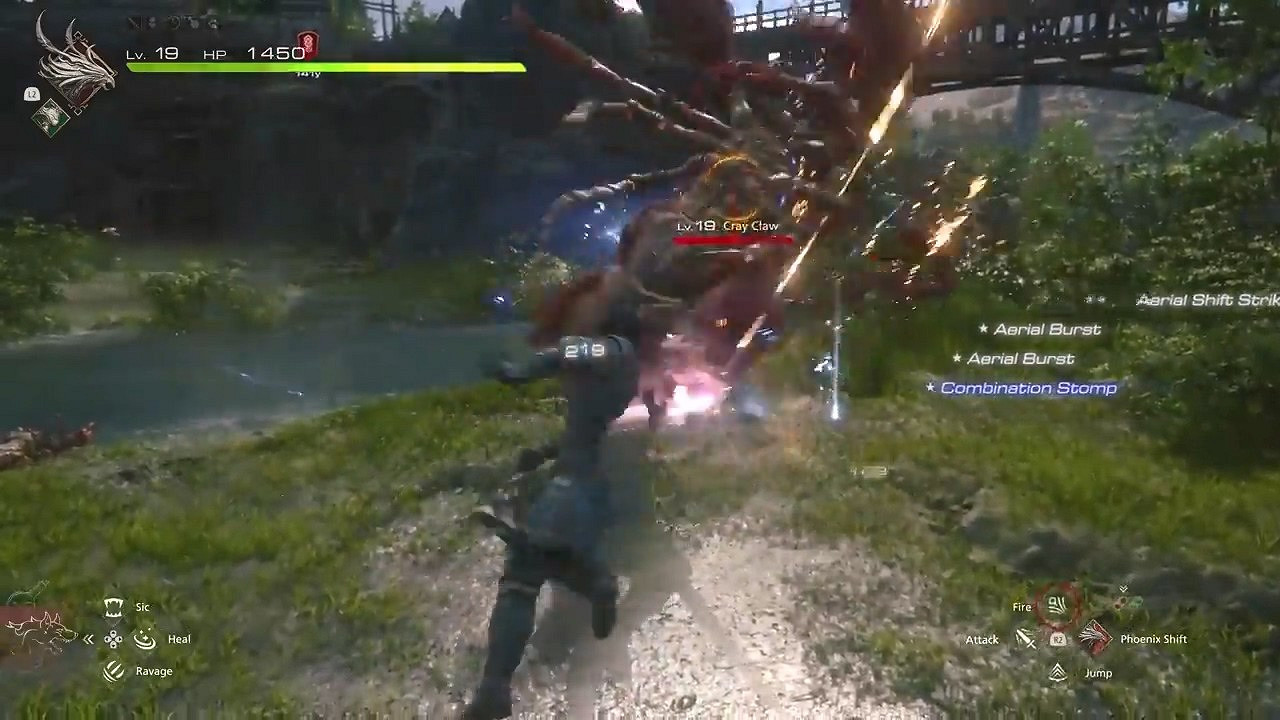Viewport: 1280px width, 720px height.
Task: Activate the Fire ability flame icon
Action: click(x=1056, y=606)
